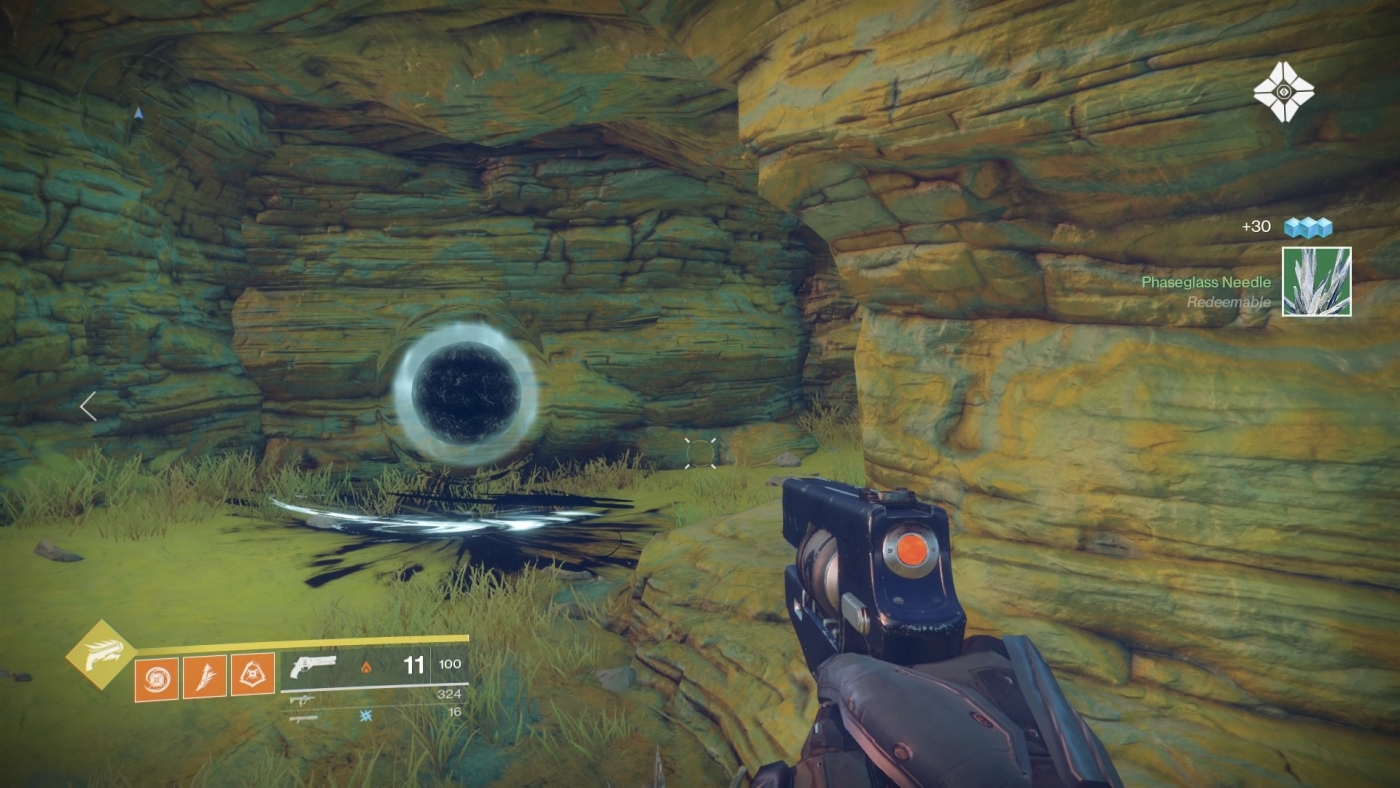Click the arc damage star icon

(x=365, y=717)
